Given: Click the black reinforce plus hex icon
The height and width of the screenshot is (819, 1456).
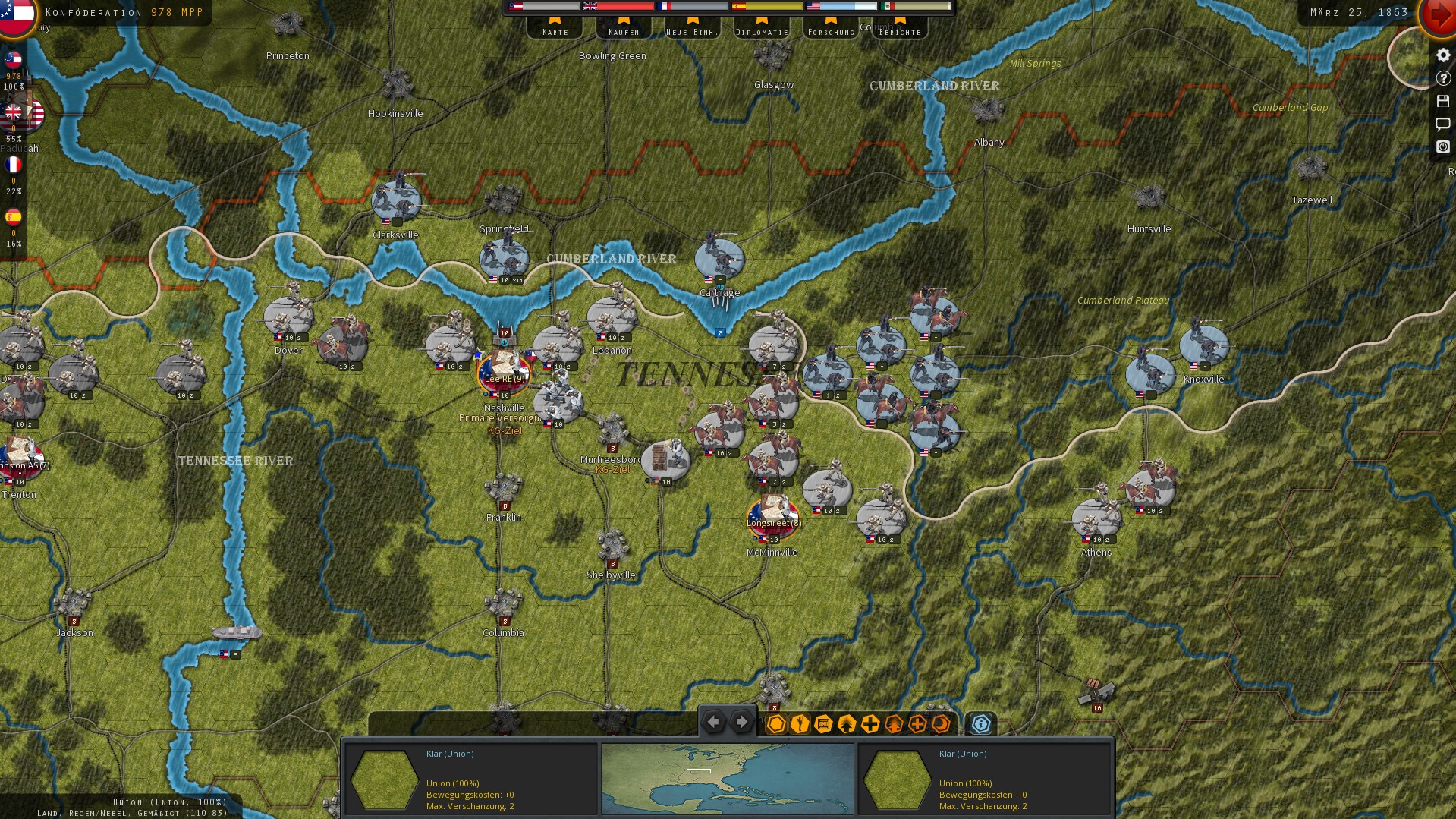Looking at the screenshot, I should click(870, 724).
